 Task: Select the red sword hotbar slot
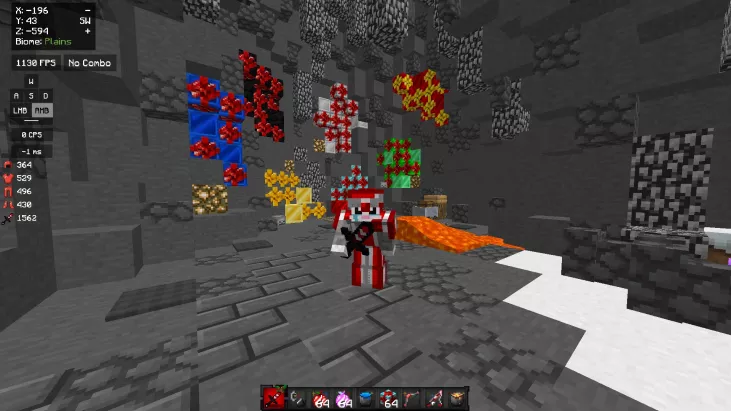pos(275,399)
